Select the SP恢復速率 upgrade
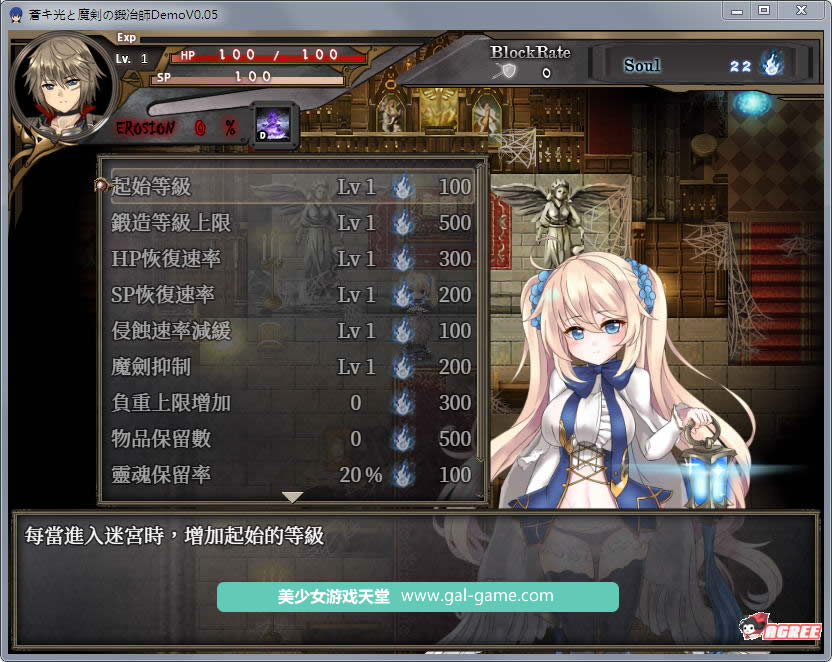The width and height of the screenshot is (832, 662). (x=291, y=295)
